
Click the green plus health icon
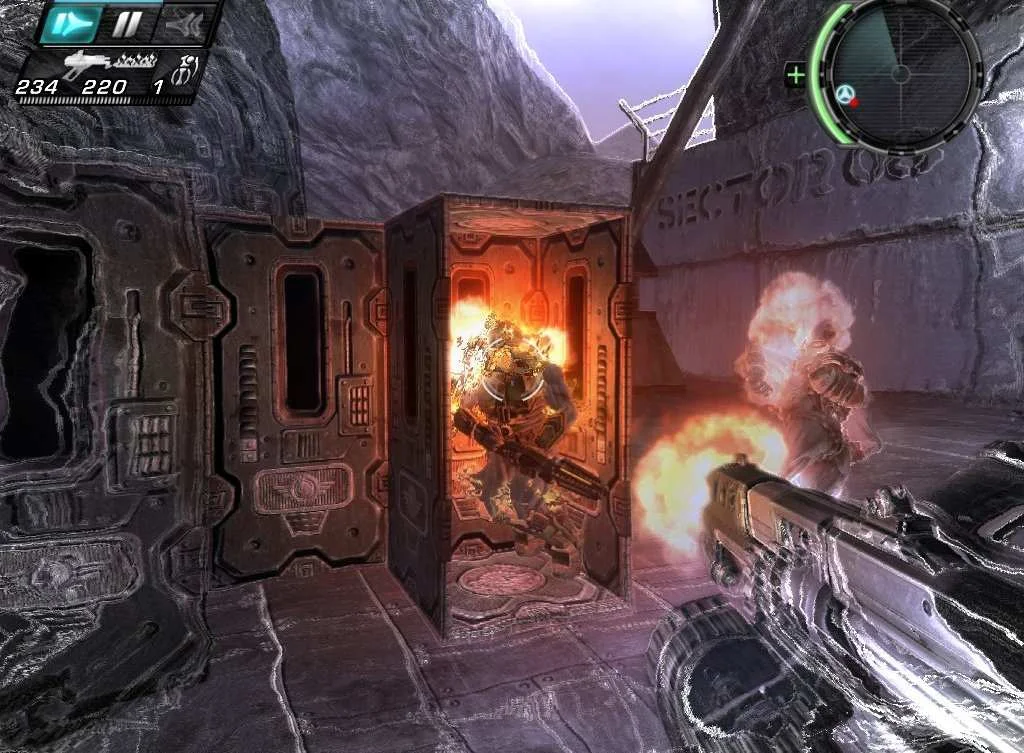click(x=796, y=75)
